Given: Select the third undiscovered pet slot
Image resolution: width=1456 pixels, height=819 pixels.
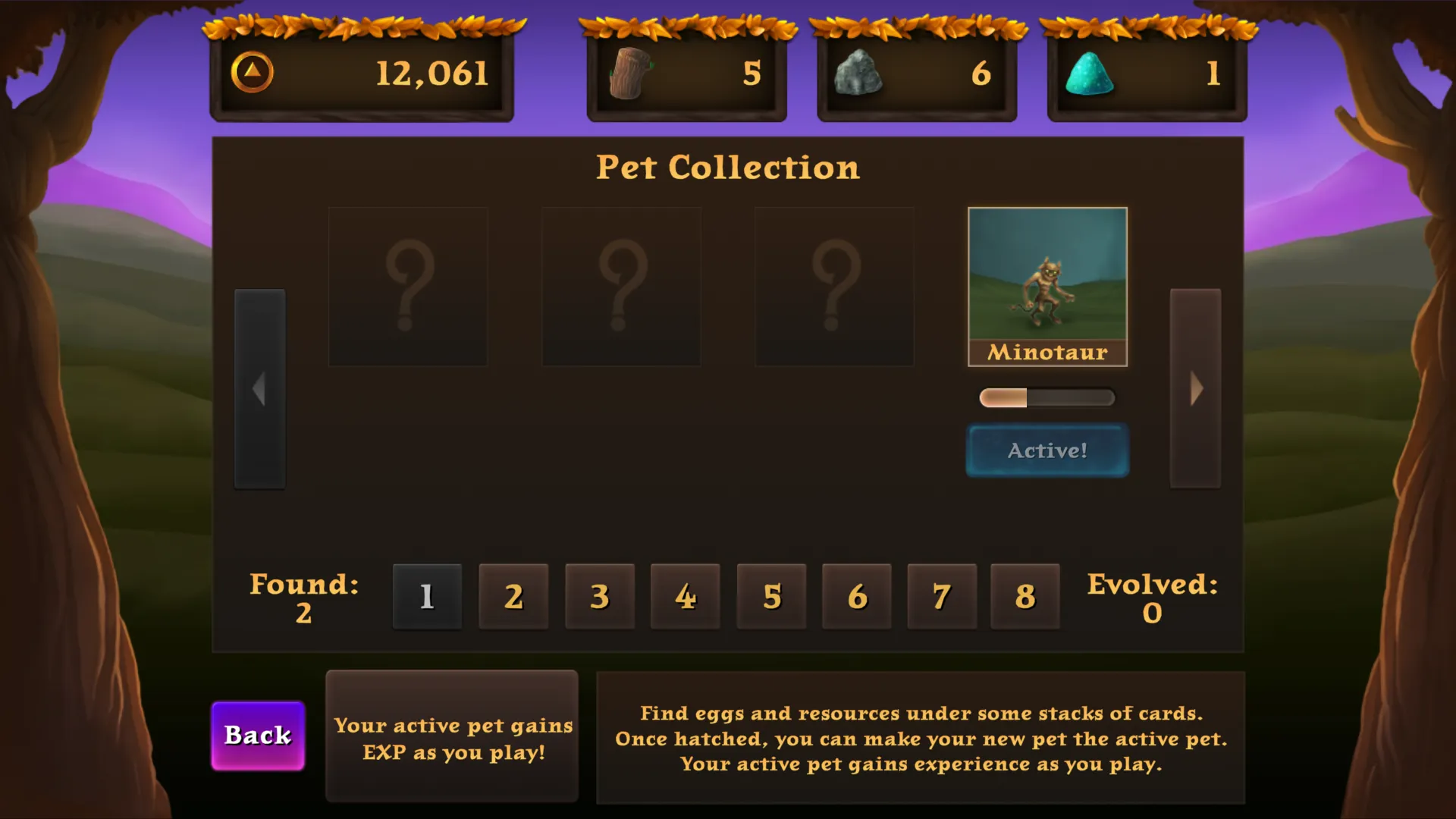Looking at the screenshot, I should coord(834,284).
